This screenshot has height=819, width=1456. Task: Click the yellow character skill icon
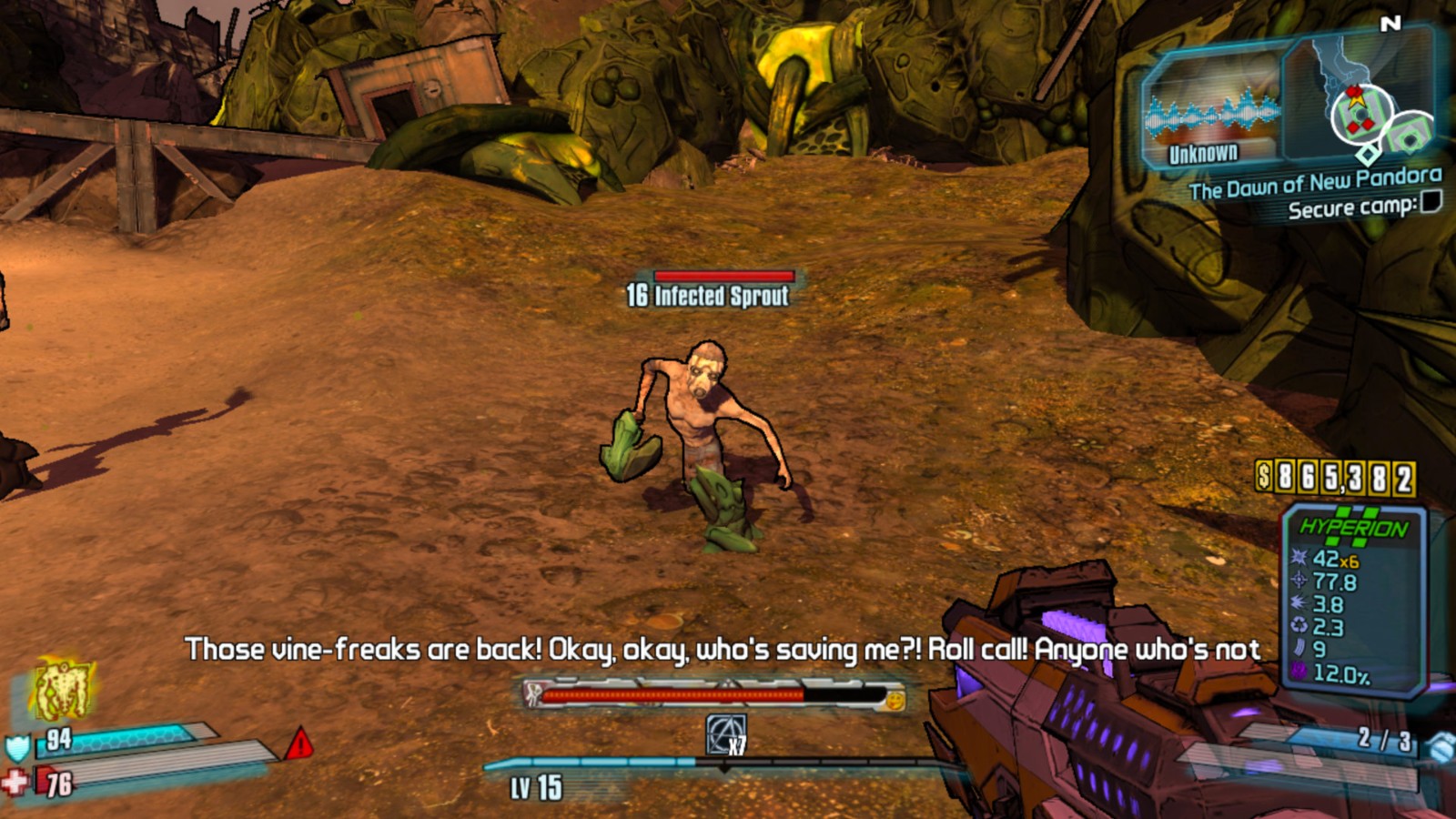coord(61,689)
